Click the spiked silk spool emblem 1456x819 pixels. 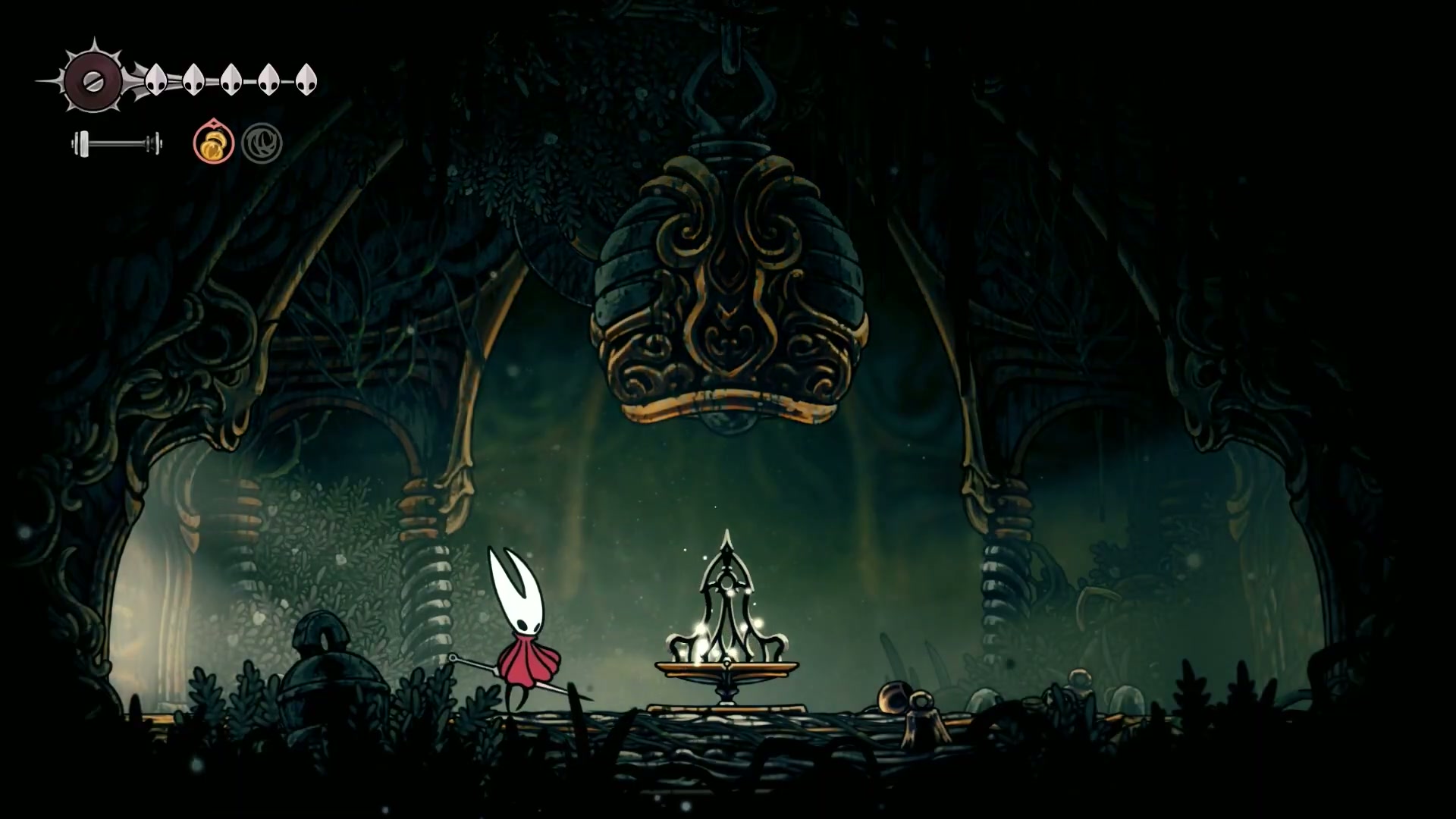tap(92, 80)
